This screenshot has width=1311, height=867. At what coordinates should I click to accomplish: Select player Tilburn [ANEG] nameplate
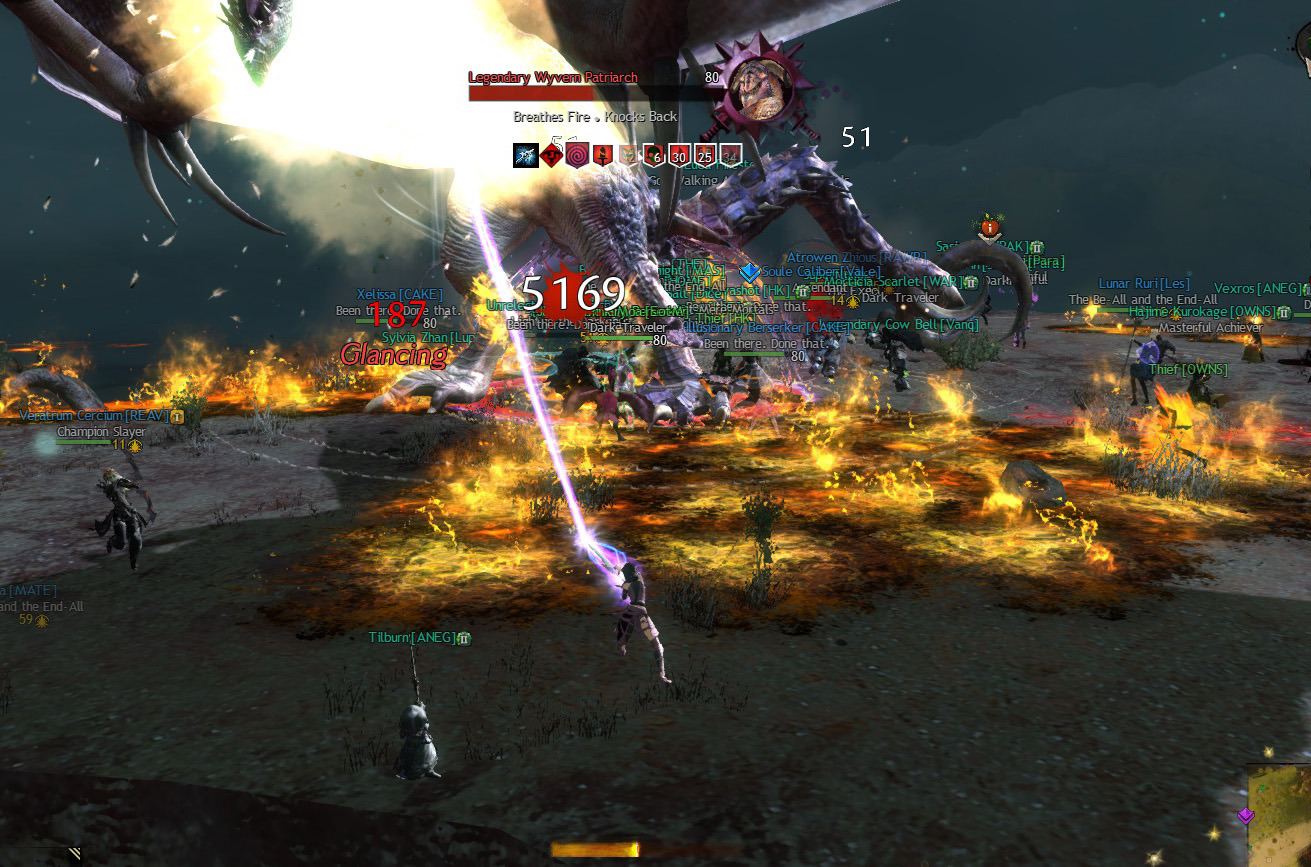pyautogui.click(x=412, y=637)
